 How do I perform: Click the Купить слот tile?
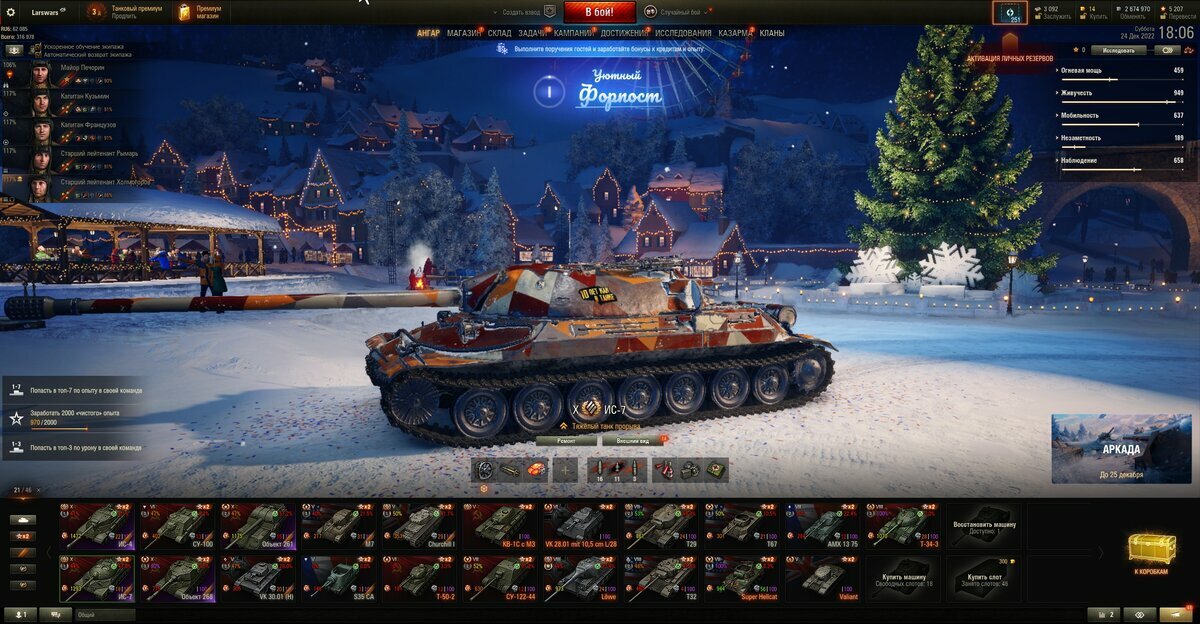click(x=985, y=577)
